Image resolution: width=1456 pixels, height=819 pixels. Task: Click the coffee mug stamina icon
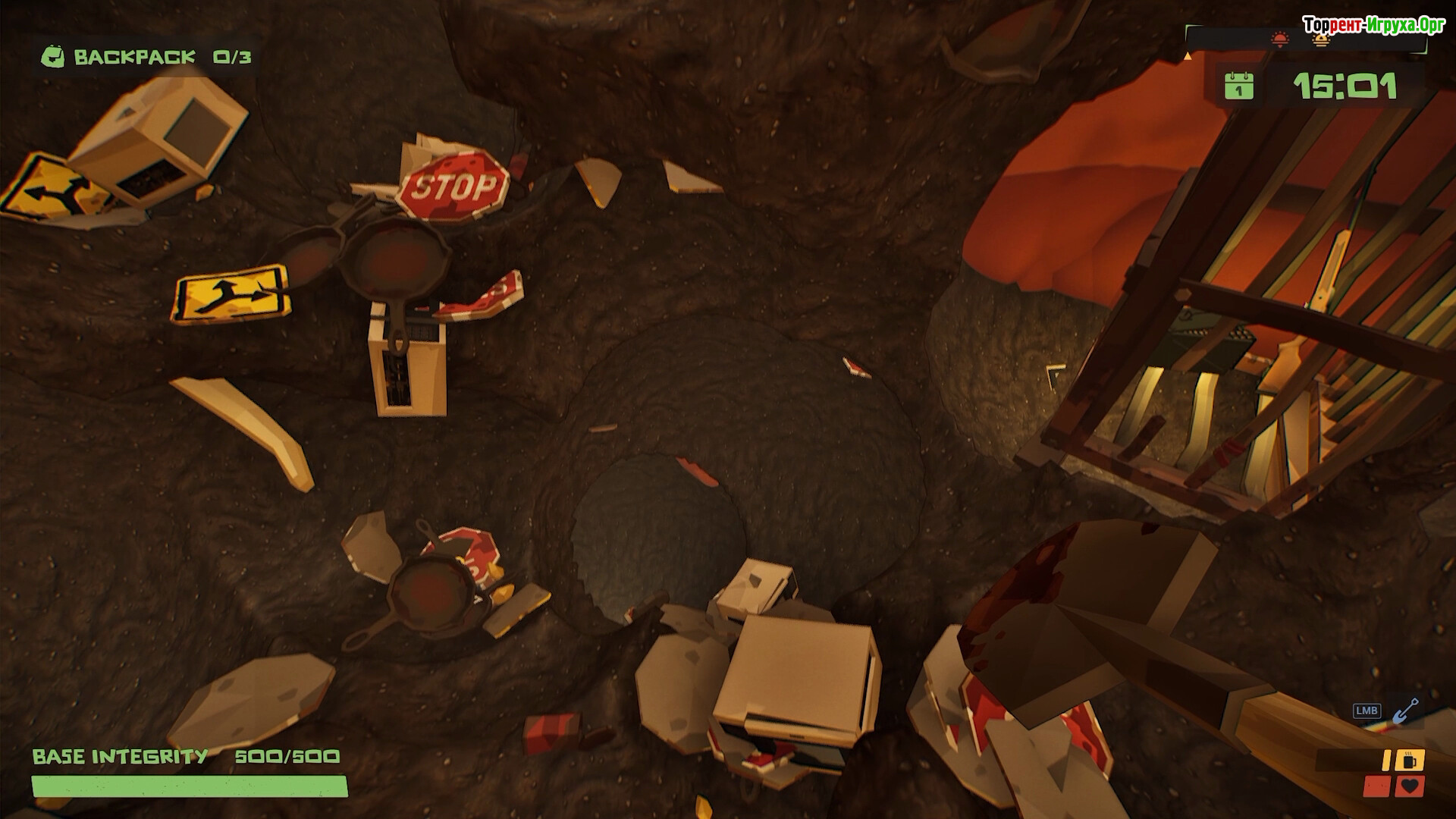tap(1410, 760)
